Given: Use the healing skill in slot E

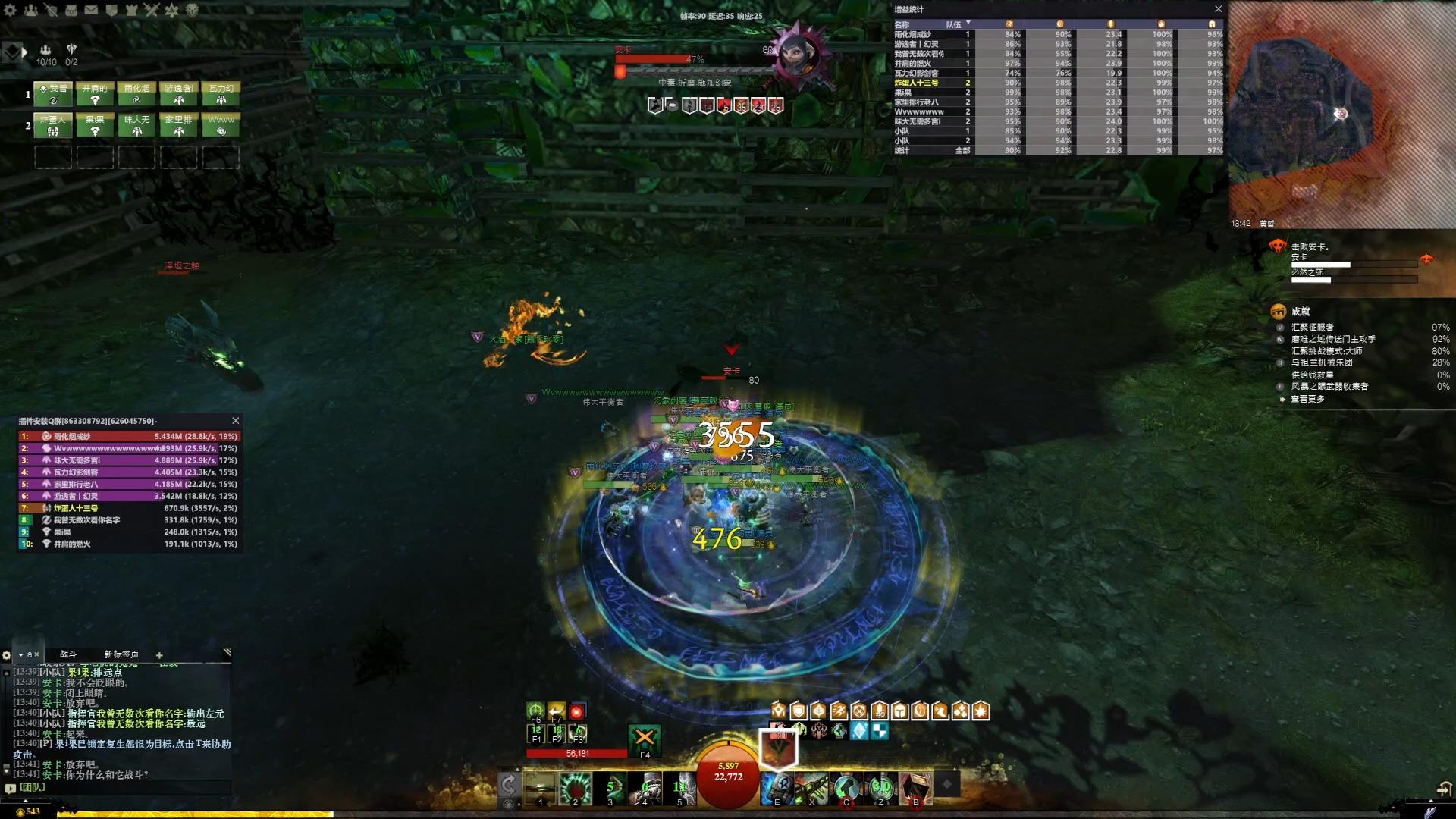Looking at the screenshot, I should tap(777, 789).
